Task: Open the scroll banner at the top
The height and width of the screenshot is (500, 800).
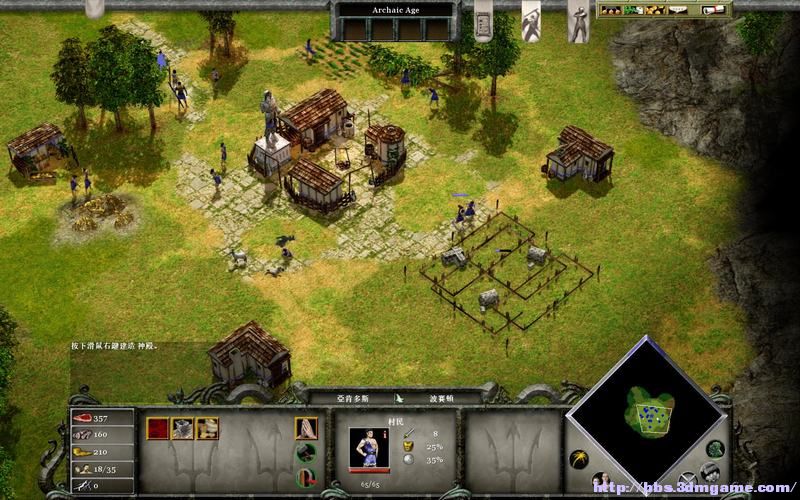Action: tap(483, 20)
